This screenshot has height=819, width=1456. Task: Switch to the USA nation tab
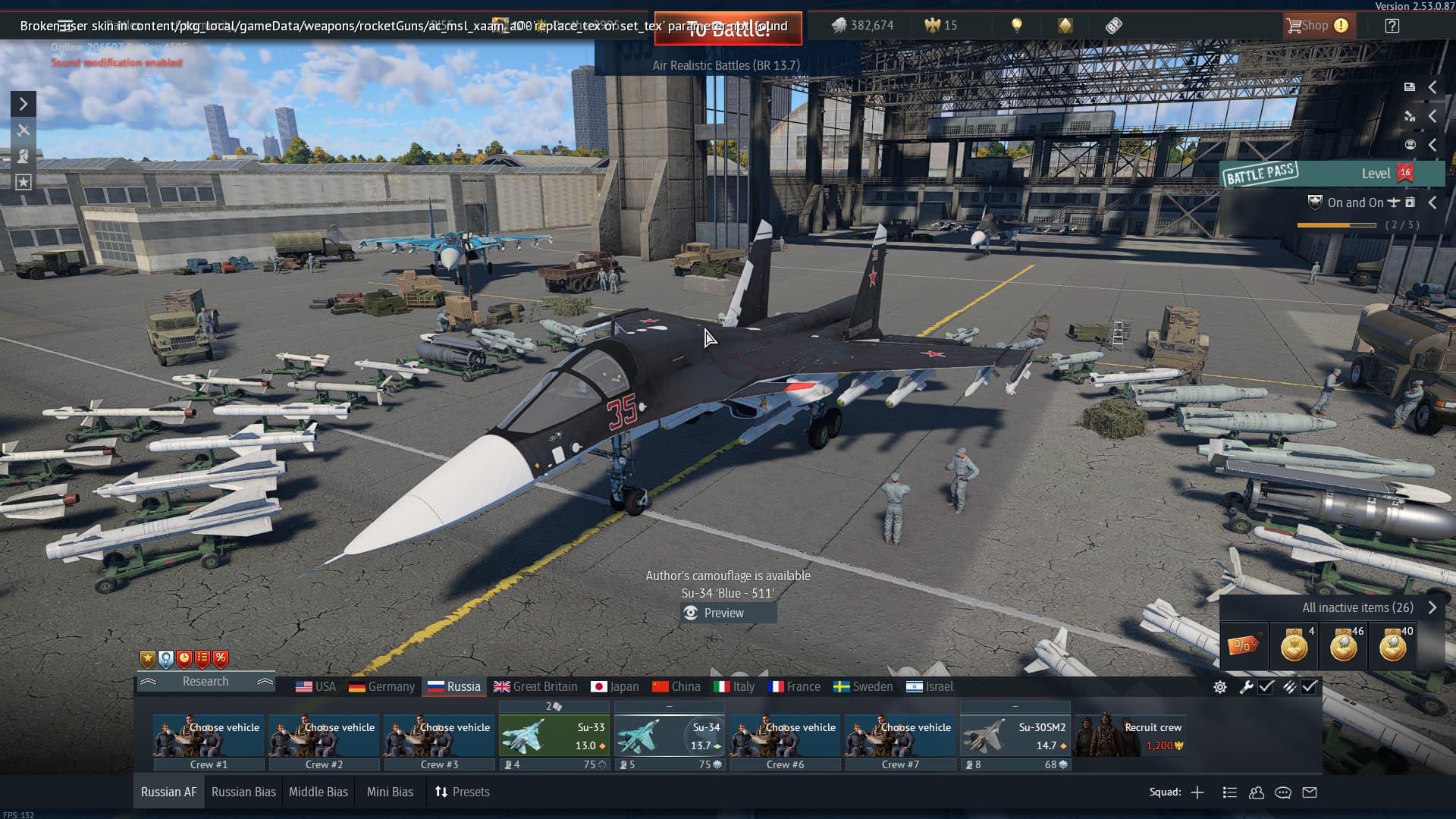(x=315, y=686)
